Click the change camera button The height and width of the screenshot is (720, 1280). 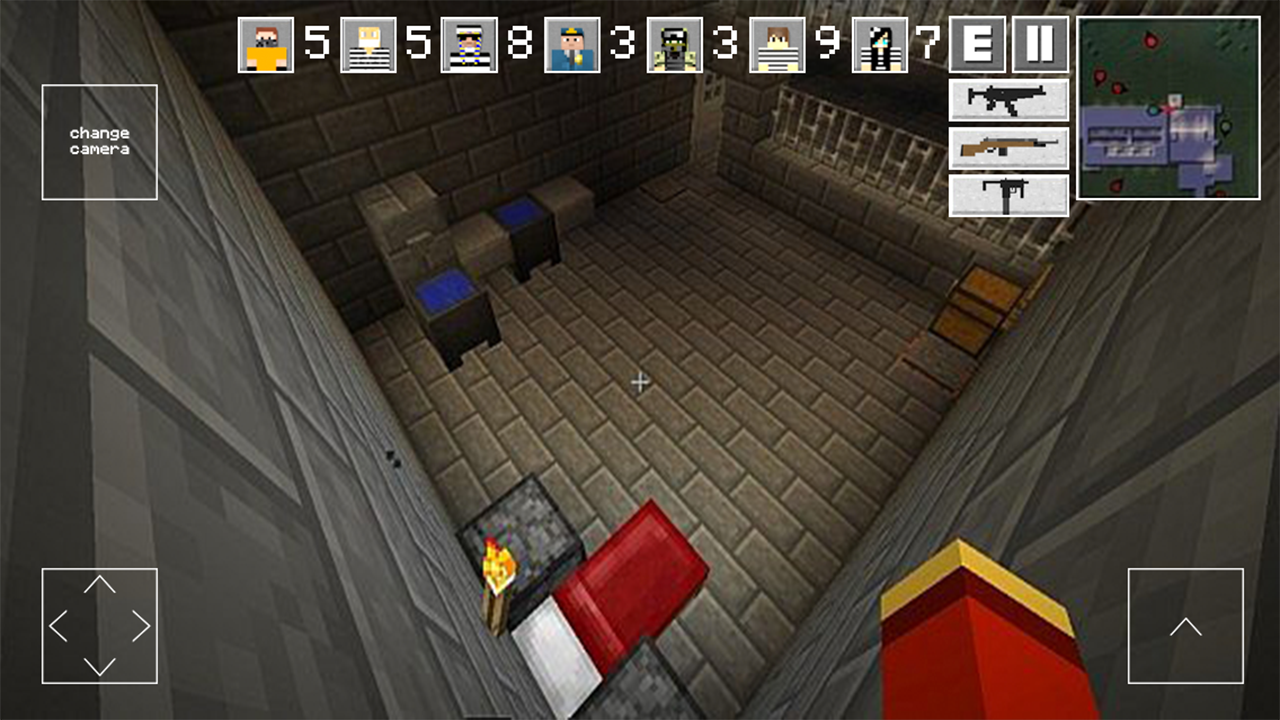coord(99,140)
